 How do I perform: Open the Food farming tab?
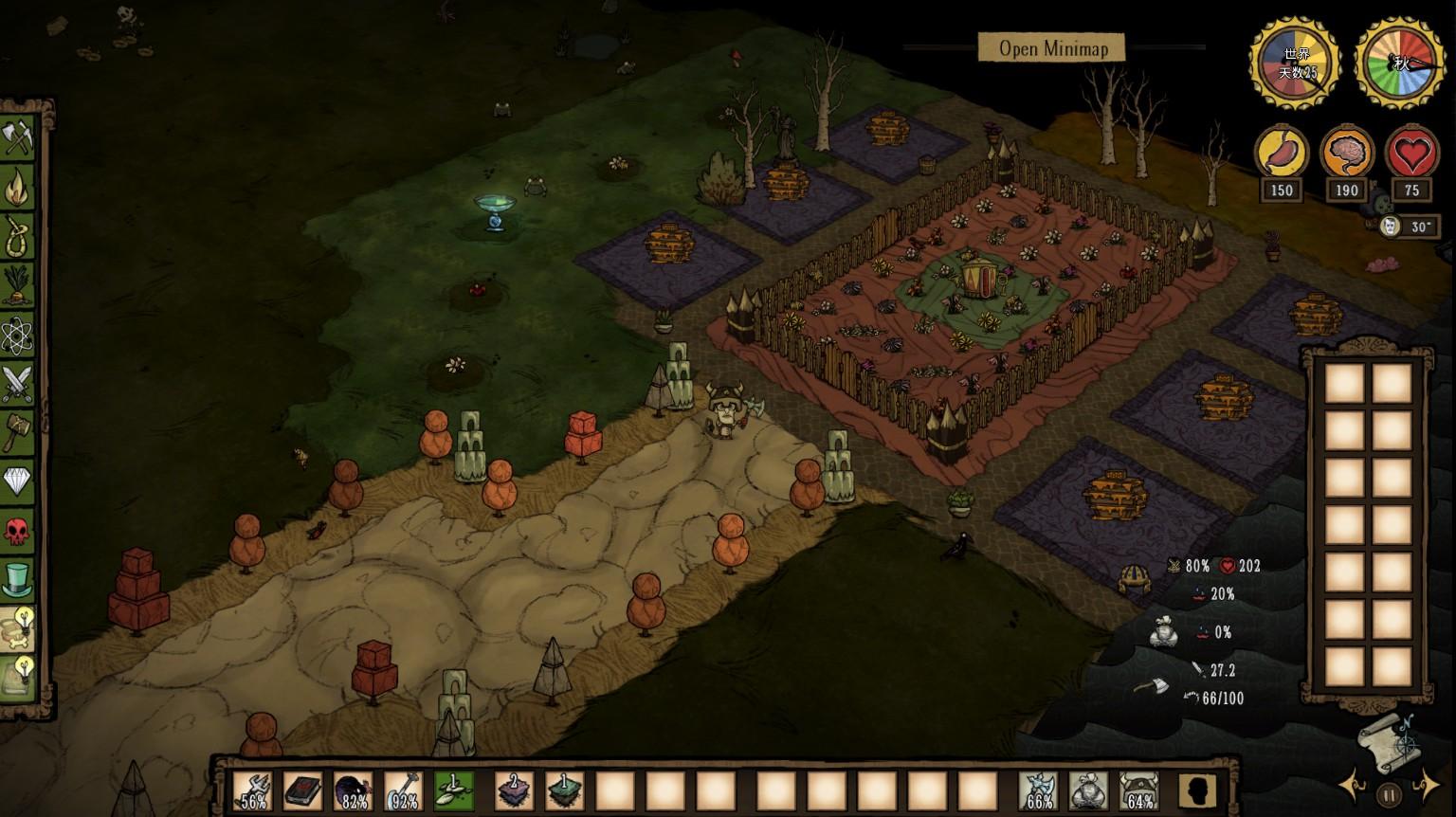point(17,285)
